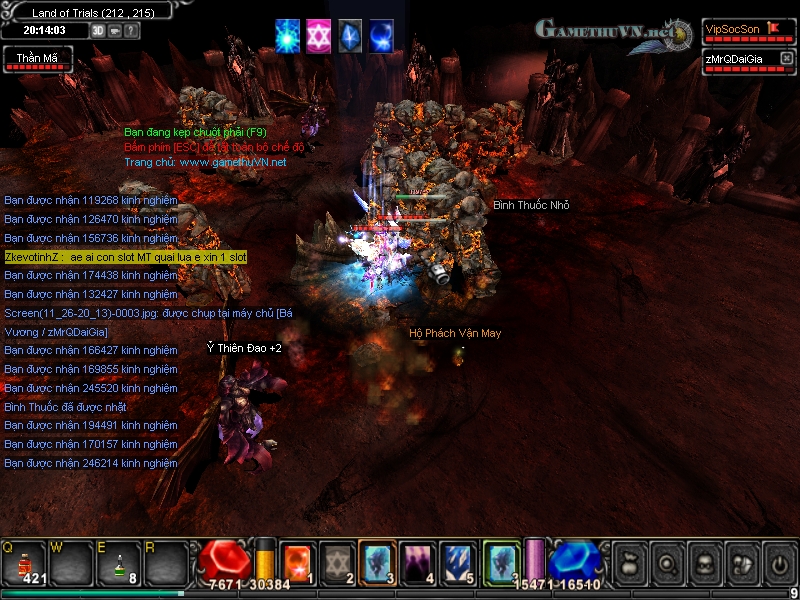Click the blue crescent moon buff icon
The width and height of the screenshot is (800, 600).
[x=381, y=35]
